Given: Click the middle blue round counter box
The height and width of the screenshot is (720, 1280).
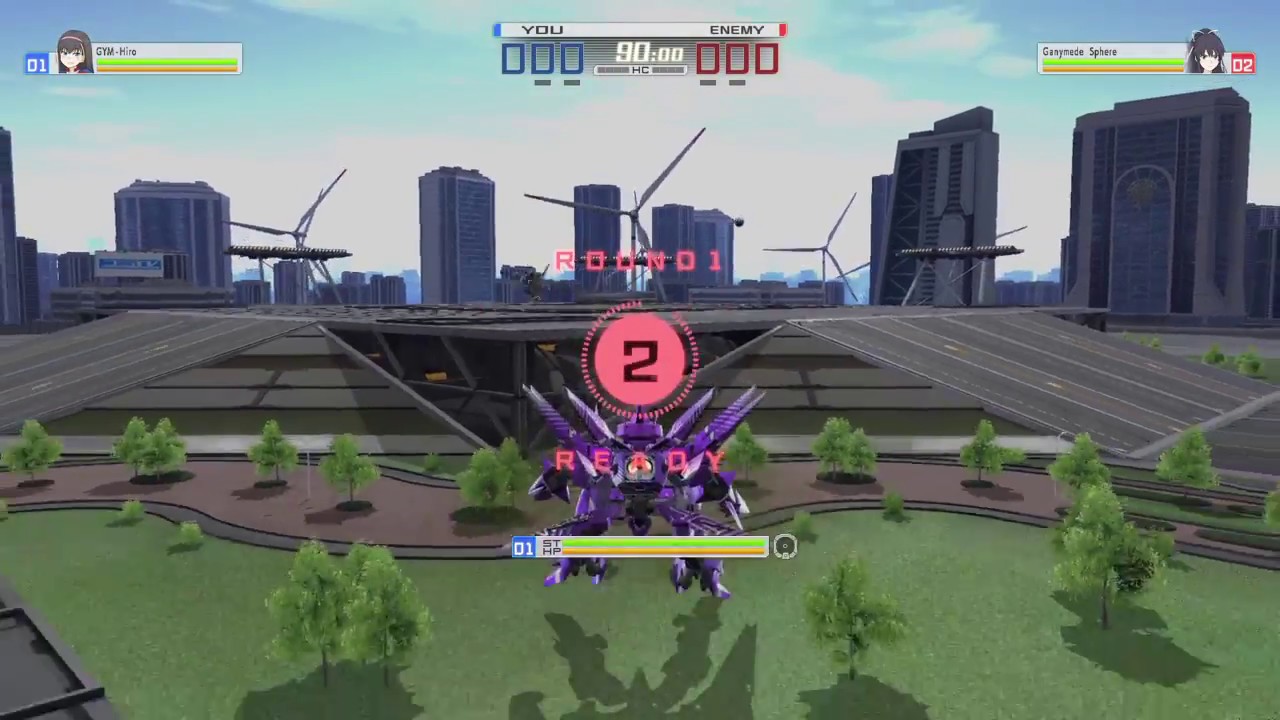Looking at the screenshot, I should pyautogui.click(x=541, y=60).
